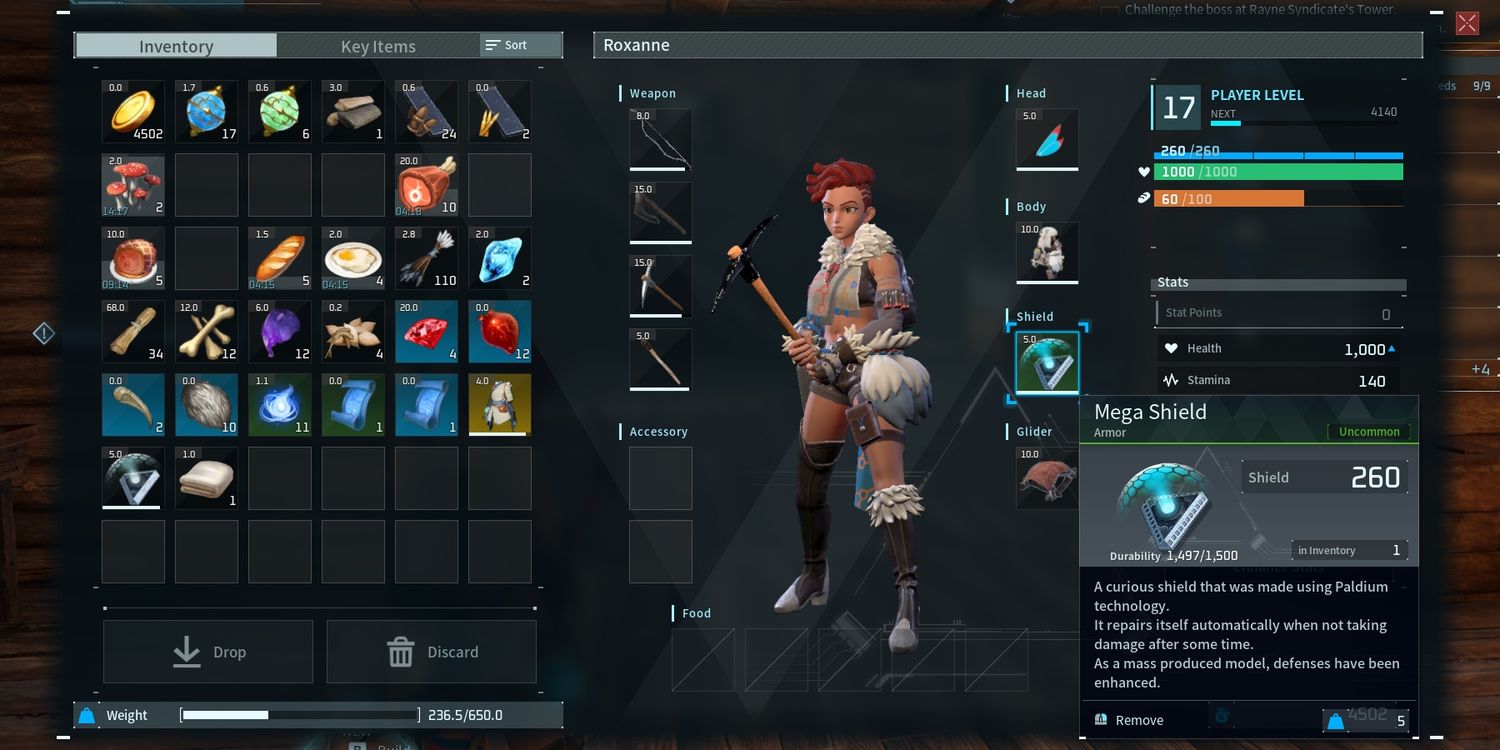This screenshot has height=750, width=1500.
Task: Select the red ruby gems slot
Action: point(427,331)
